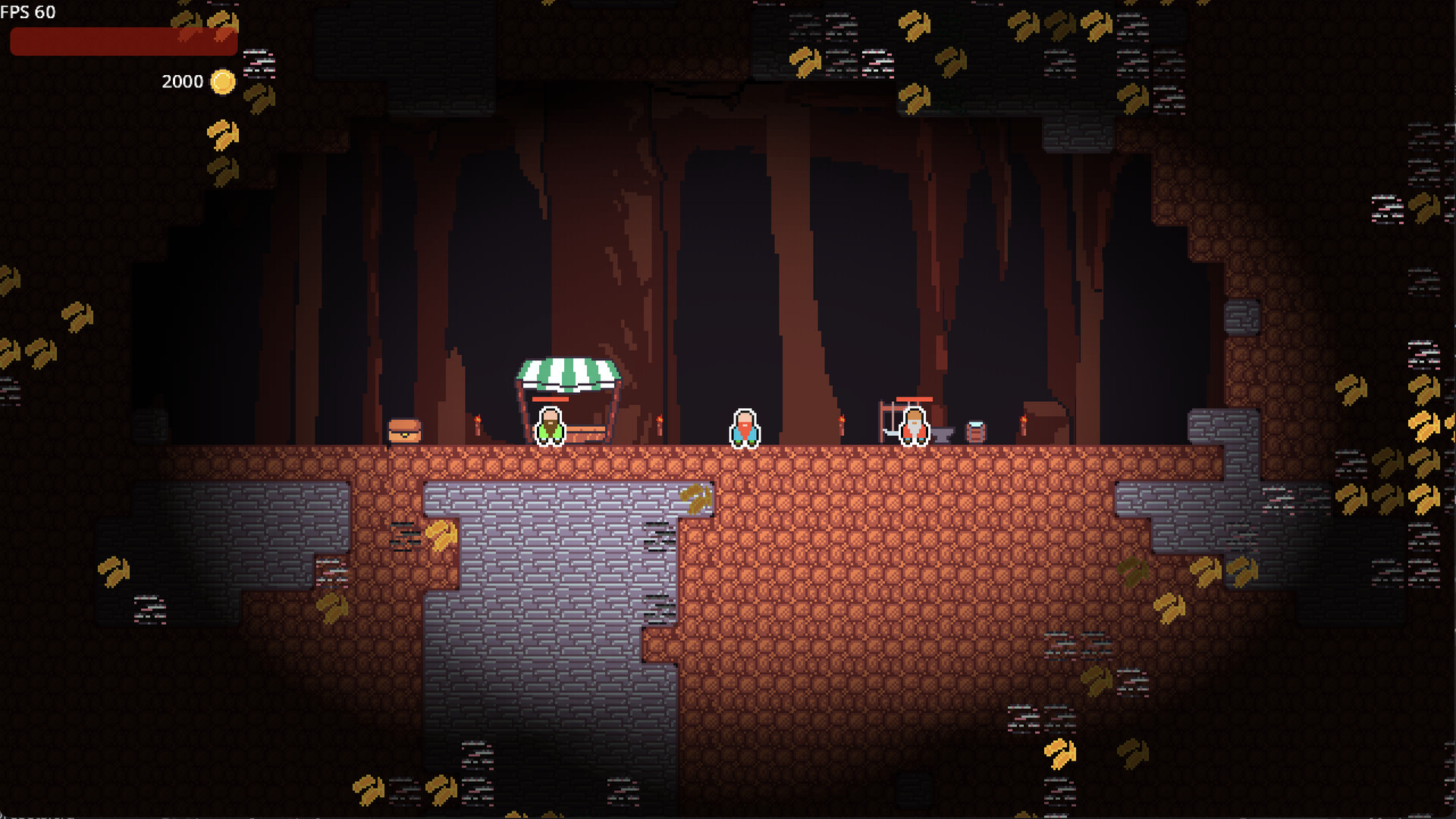Talk to the green-shirted merchant under the awning

[x=550, y=426]
